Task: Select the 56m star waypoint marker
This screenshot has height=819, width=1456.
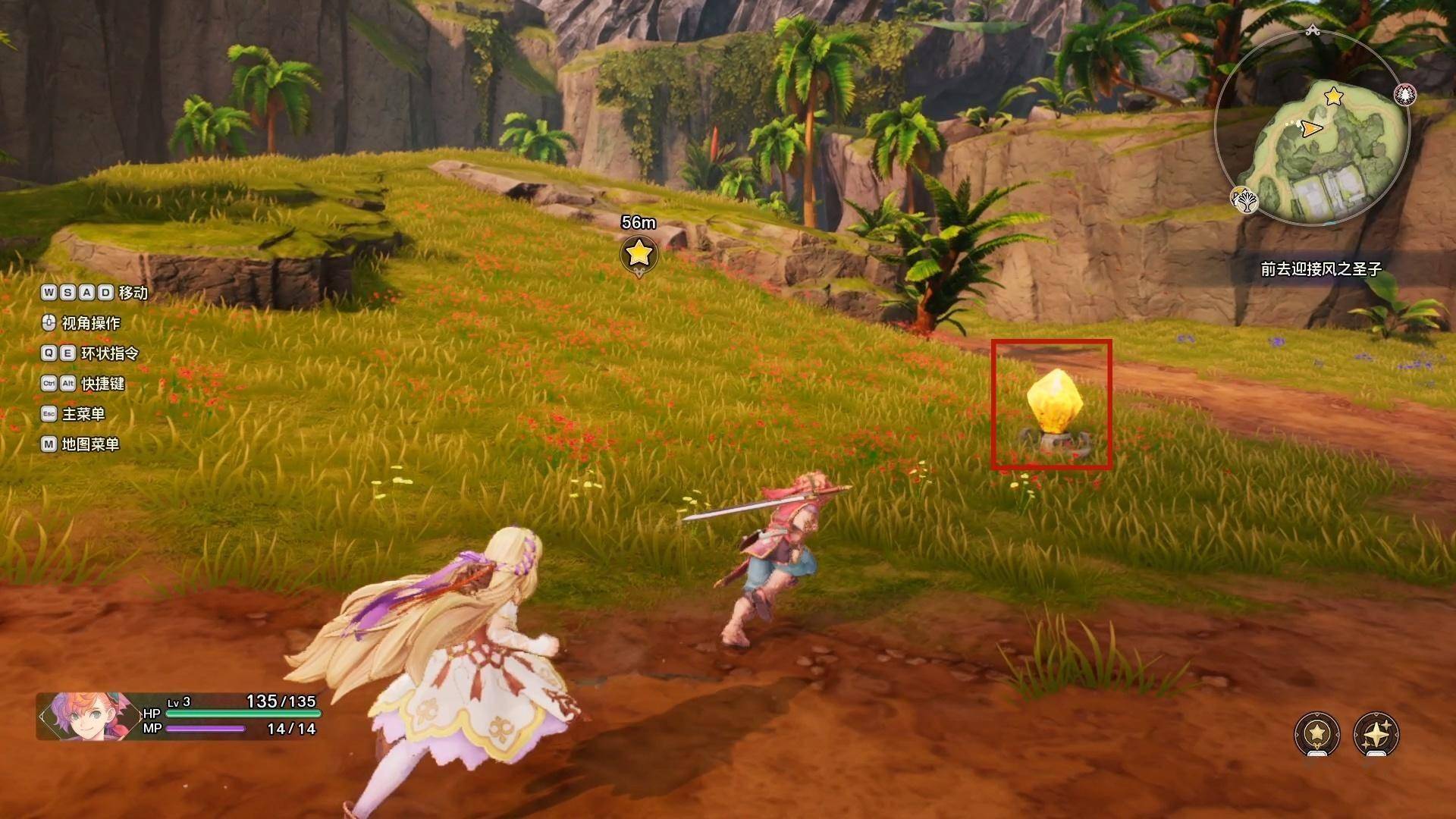Action: (x=639, y=253)
